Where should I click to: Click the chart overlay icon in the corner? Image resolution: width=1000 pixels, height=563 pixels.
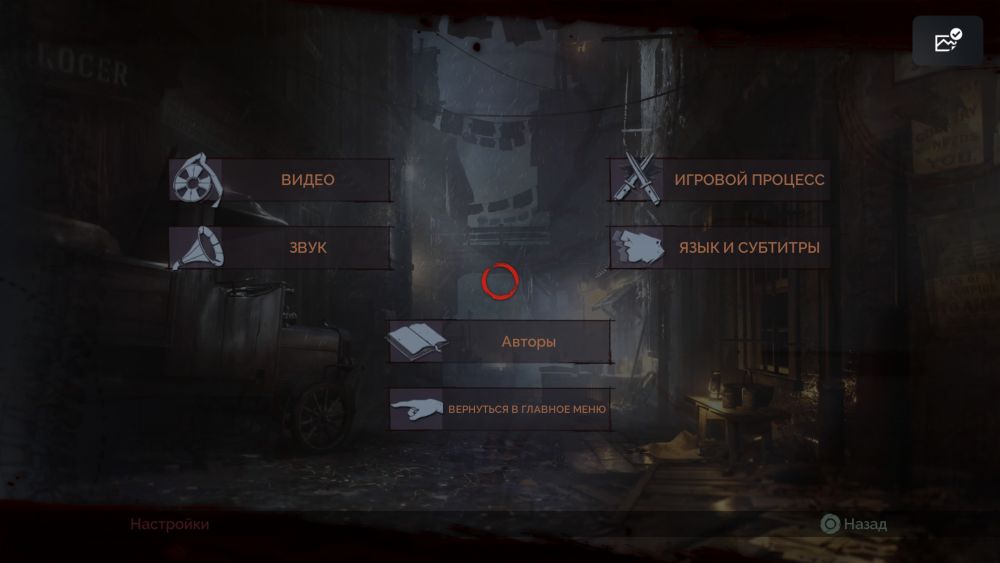947,41
